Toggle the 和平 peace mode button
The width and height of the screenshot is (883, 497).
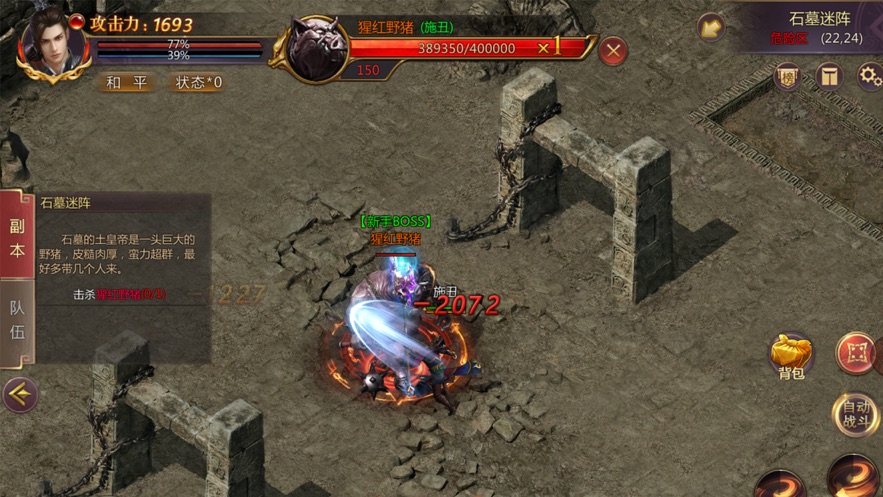[x=127, y=83]
